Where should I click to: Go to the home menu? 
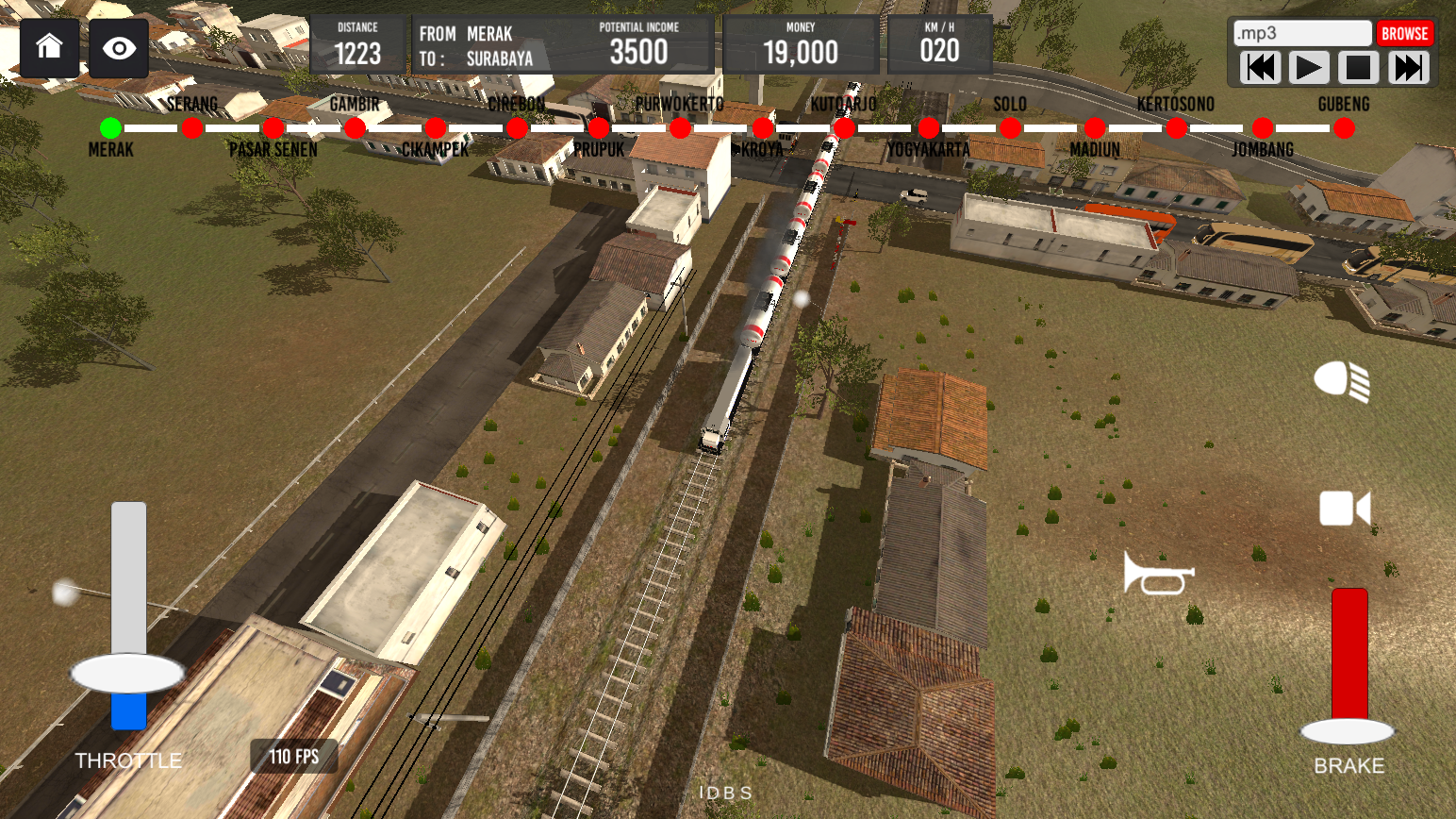49,47
